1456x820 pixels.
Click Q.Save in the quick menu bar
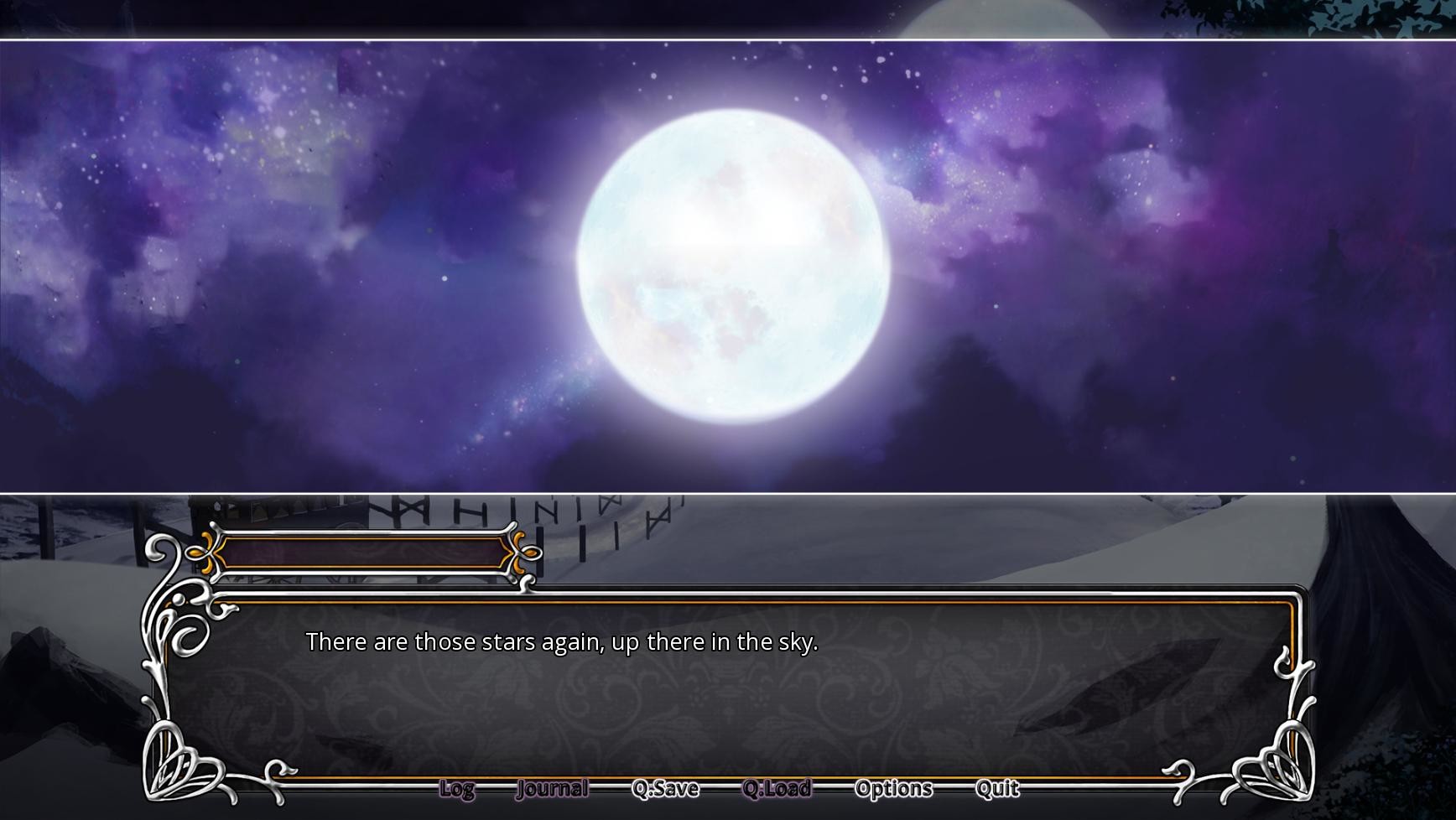[667, 789]
